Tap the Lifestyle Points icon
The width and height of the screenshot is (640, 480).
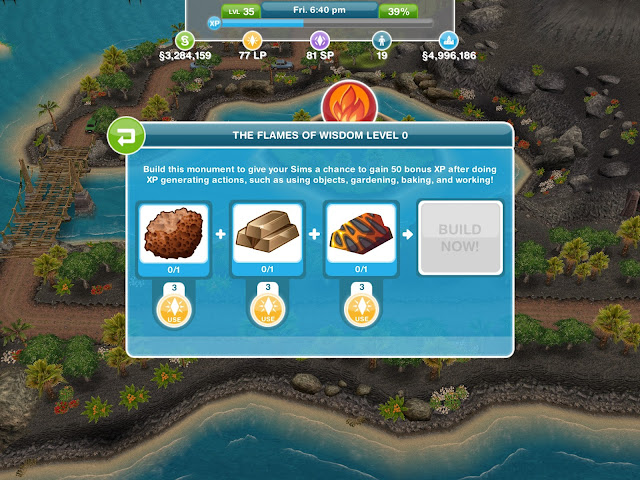point(252,40)
